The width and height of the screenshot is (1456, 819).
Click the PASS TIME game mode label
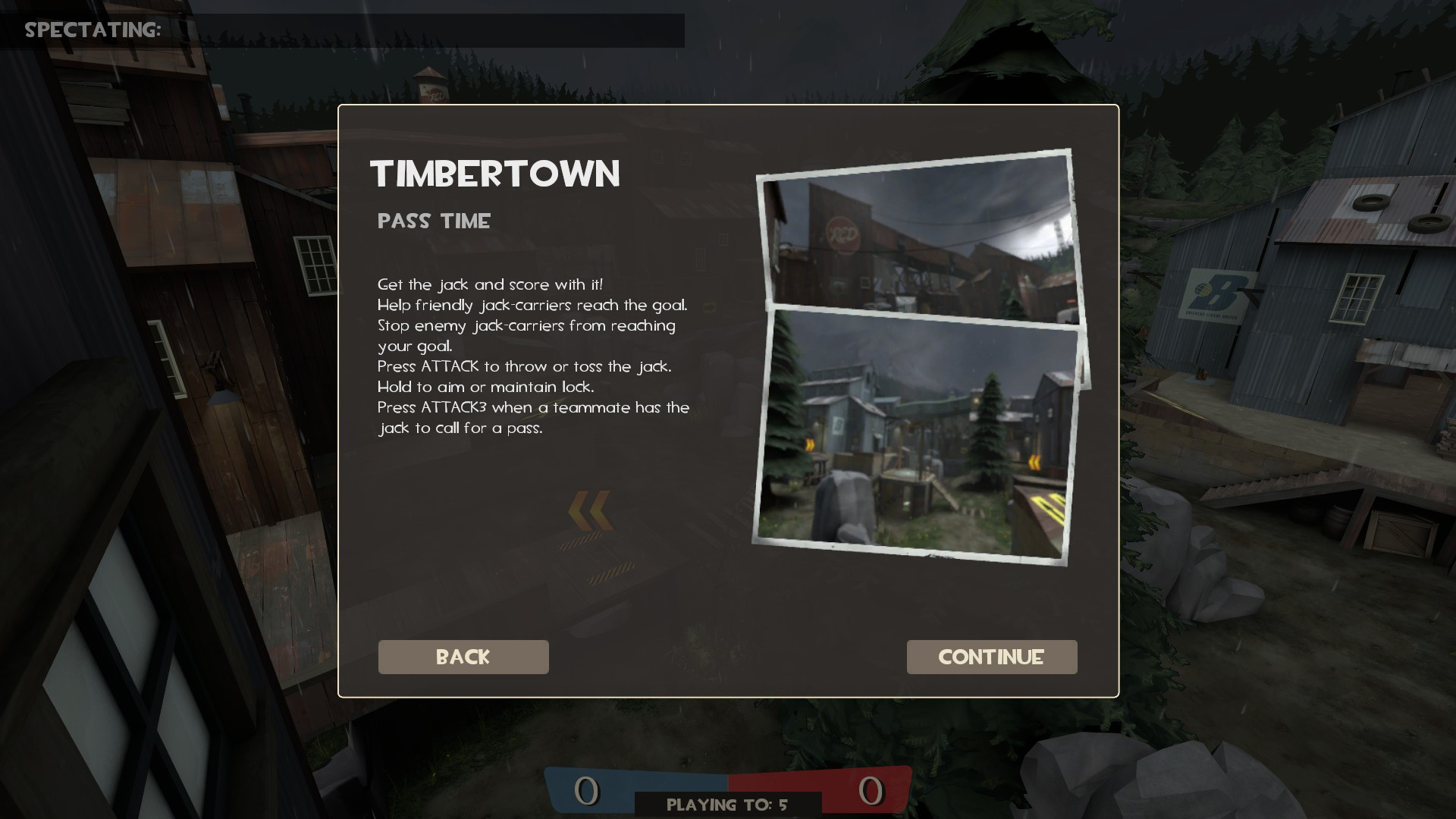click(434, 221)
